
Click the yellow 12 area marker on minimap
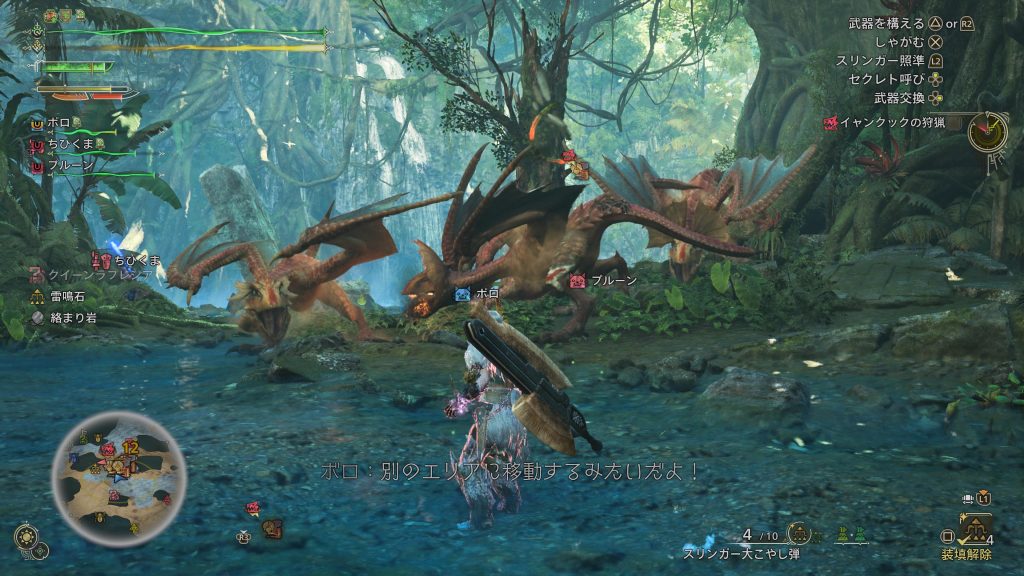(x=130, y=446)
